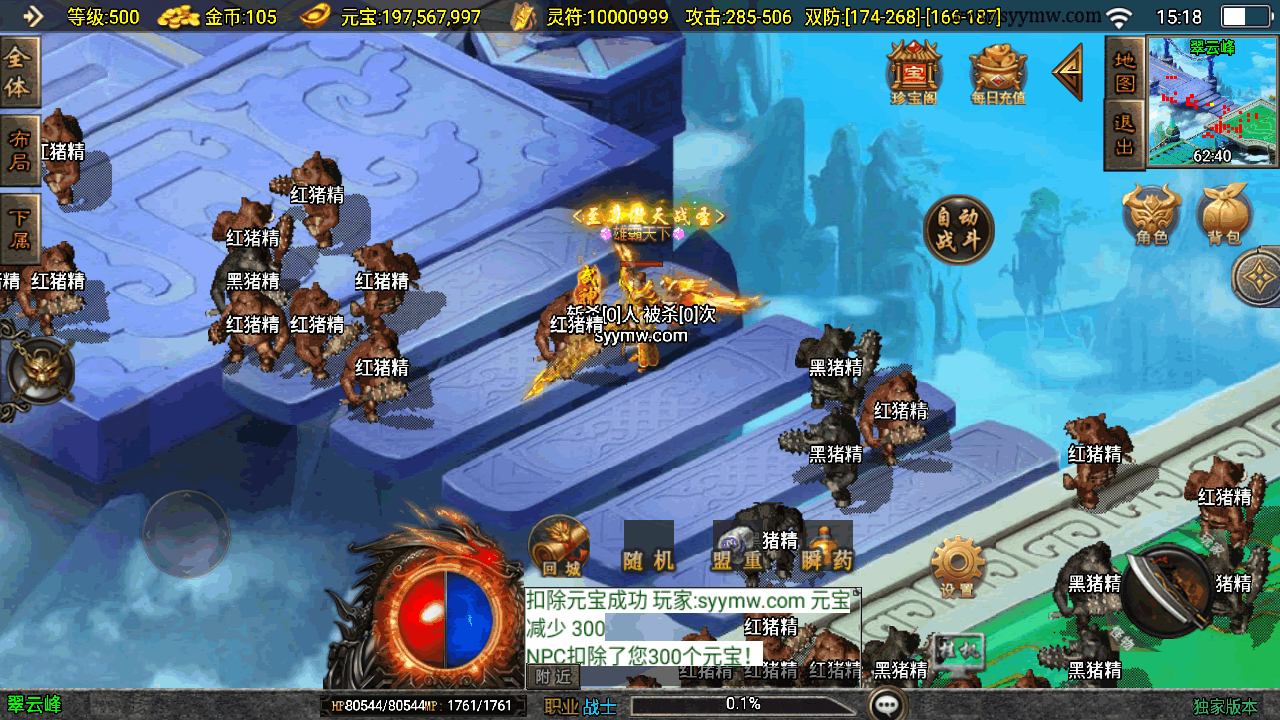The image size is (1280, 720).
Task: Use the 回城 return-to-town scroll
Action: tap(560, 547)
